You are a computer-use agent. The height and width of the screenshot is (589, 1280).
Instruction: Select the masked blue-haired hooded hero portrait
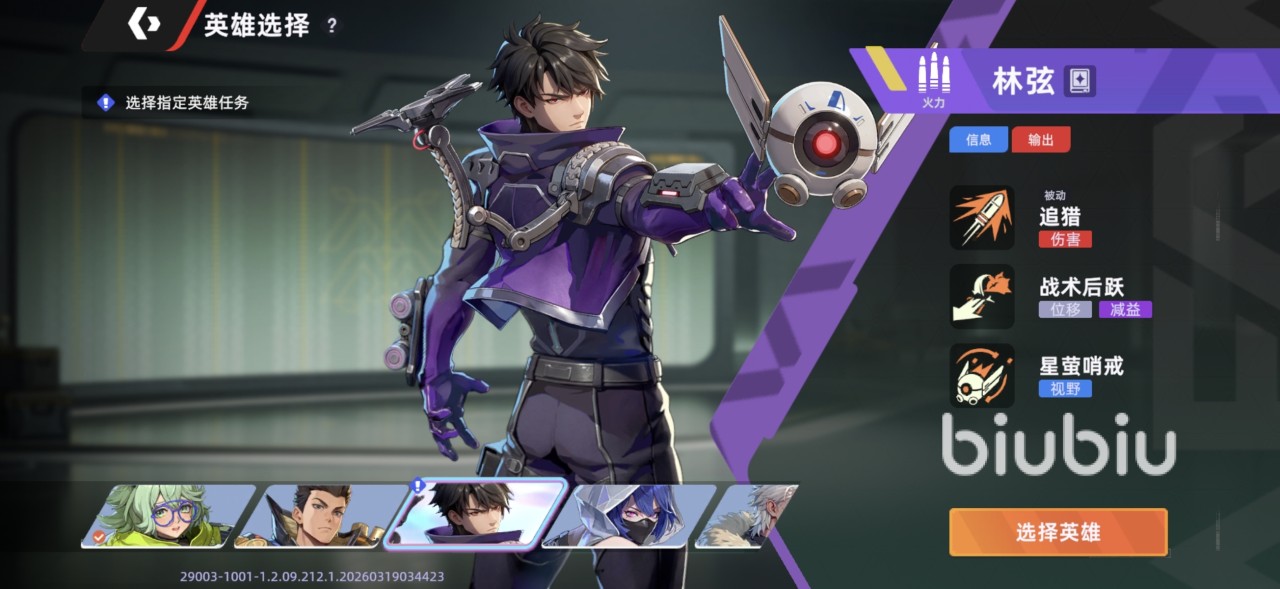tap(628, 515)
